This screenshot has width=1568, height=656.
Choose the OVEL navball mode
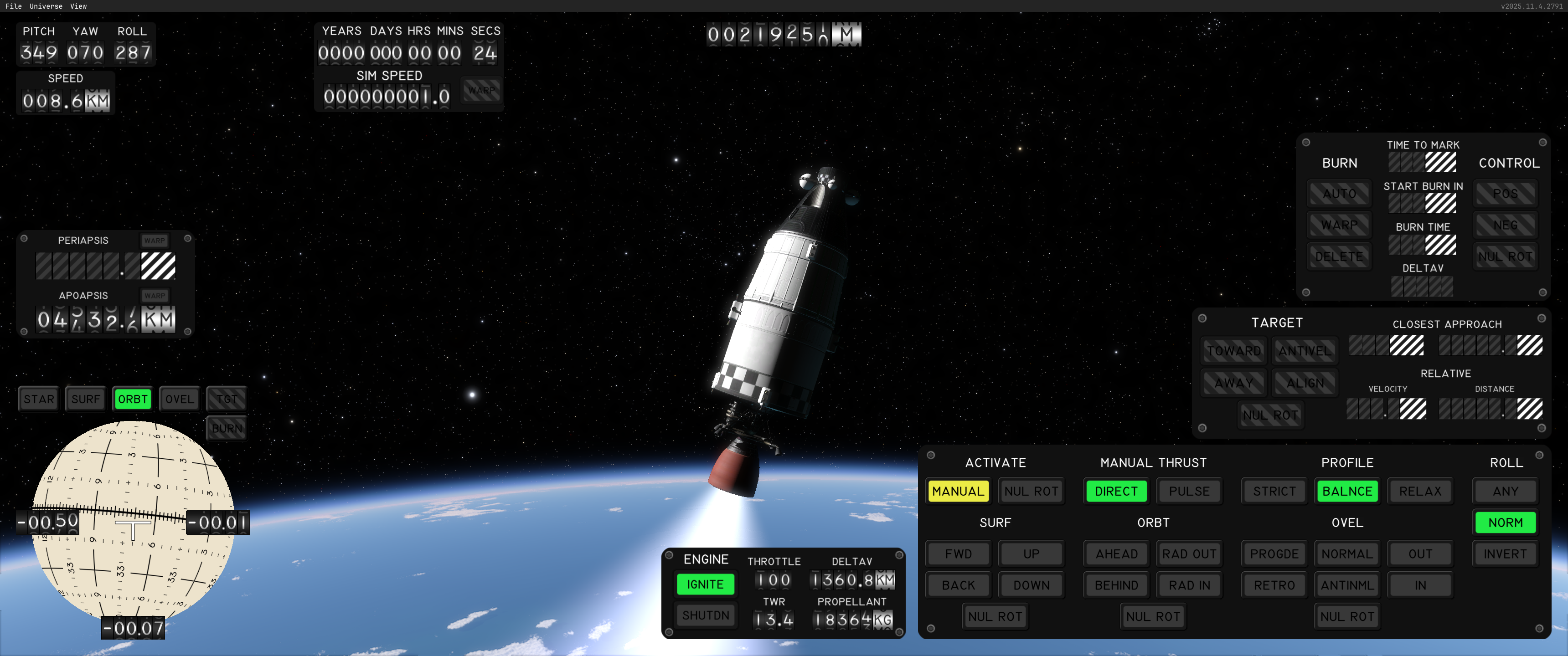point(179,399)
